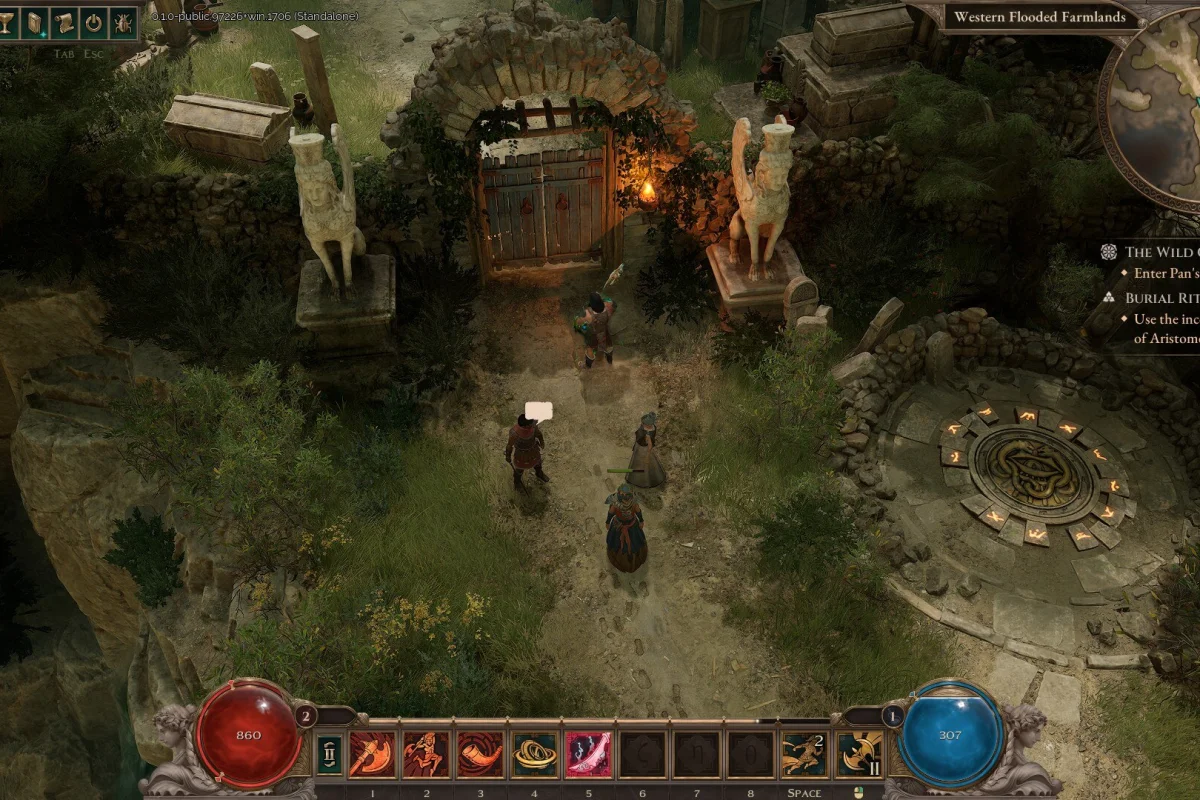Image resolution: width=1200 pixels, height=800 pixels.
Task: Activate the axe strike skill
Action: (372, 754)
